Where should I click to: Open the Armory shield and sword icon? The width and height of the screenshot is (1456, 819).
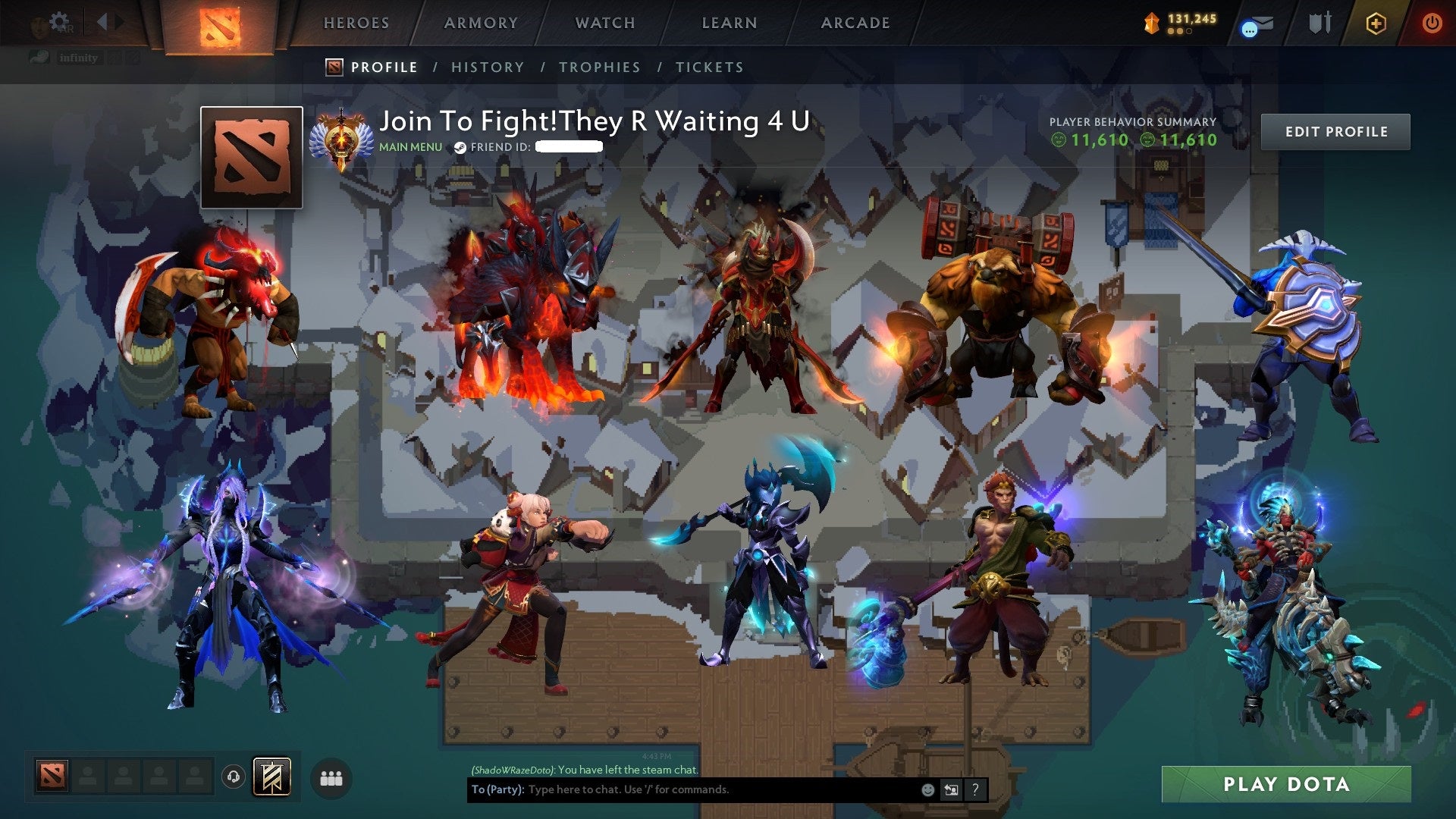[x=1320, y=23]
